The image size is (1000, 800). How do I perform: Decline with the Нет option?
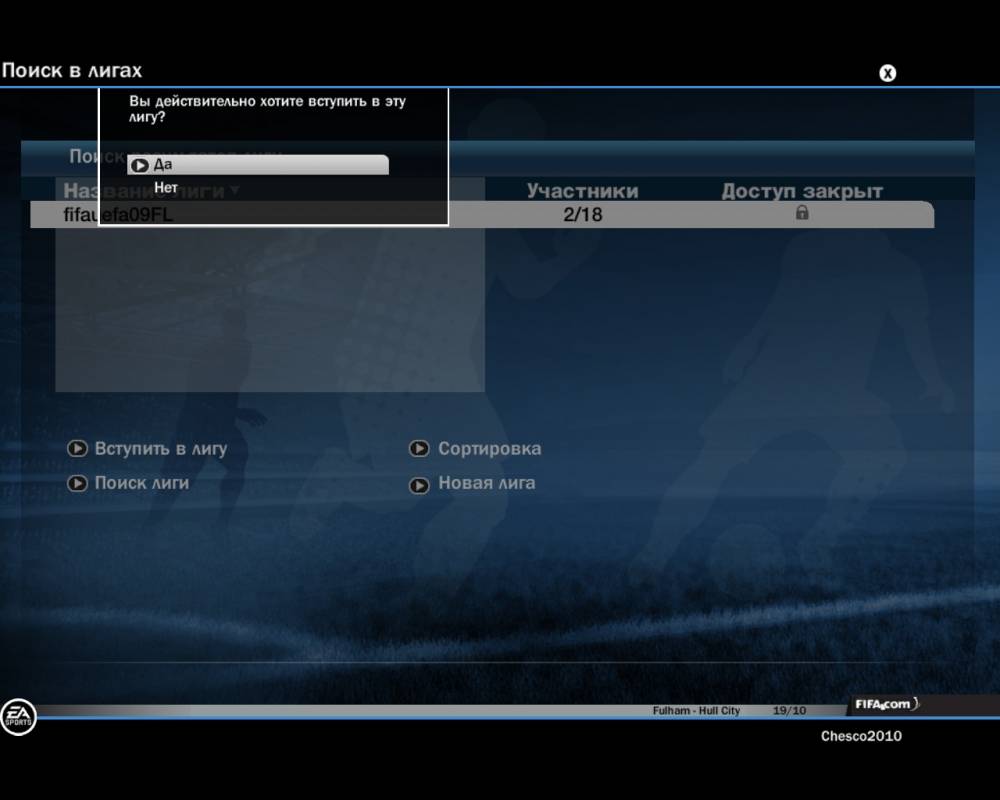tap(166, 187)
